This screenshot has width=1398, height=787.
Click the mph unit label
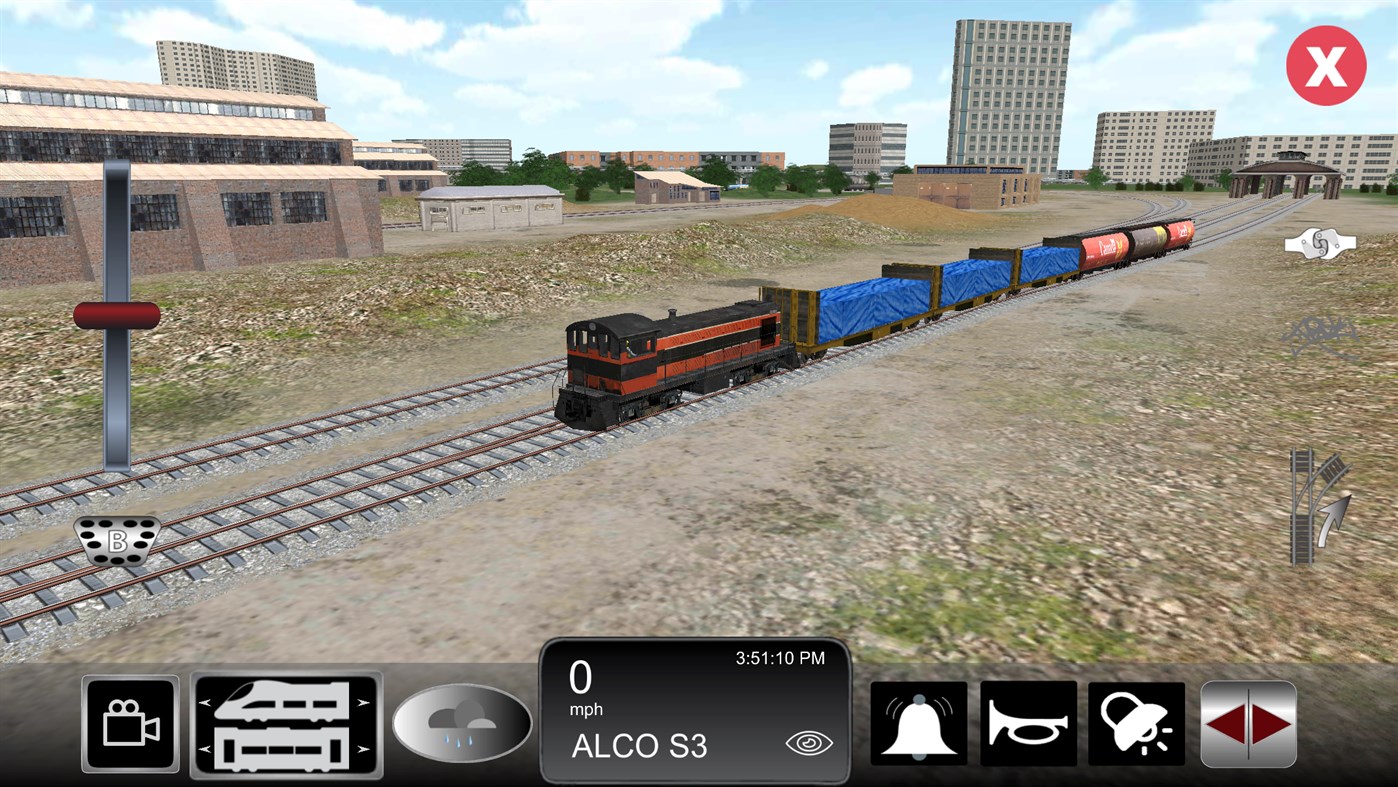(x=586, y=709)
